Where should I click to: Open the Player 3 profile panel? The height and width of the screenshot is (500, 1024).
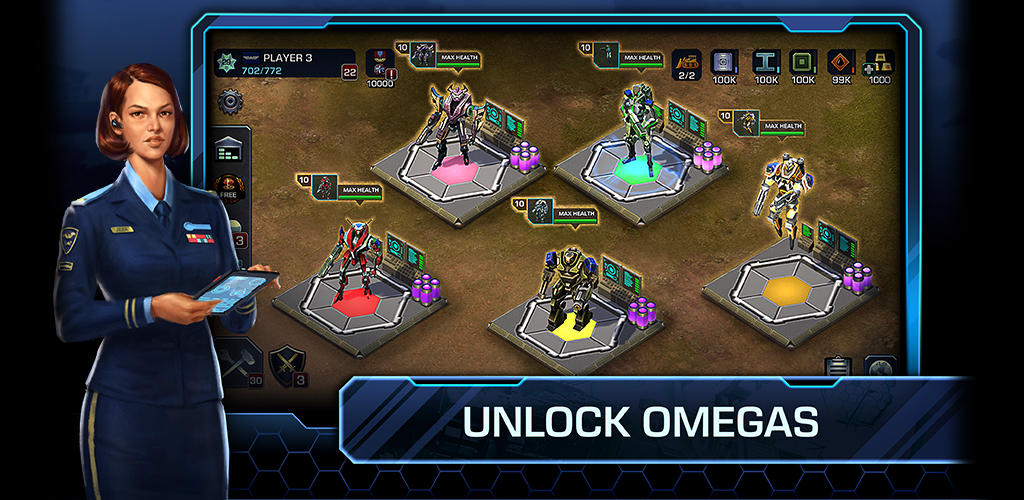point(284,64)
